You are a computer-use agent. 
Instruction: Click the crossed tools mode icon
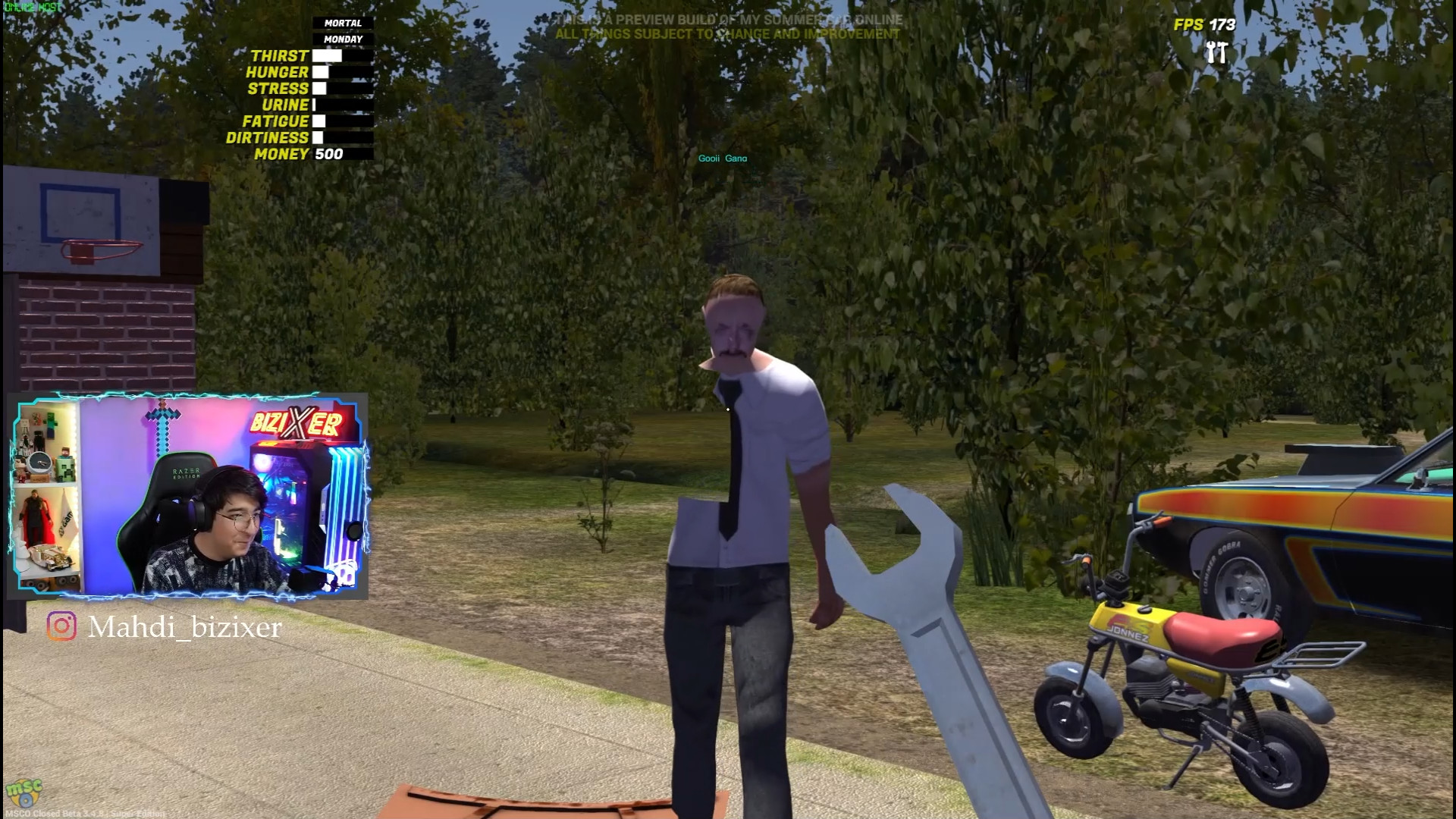1216,53
